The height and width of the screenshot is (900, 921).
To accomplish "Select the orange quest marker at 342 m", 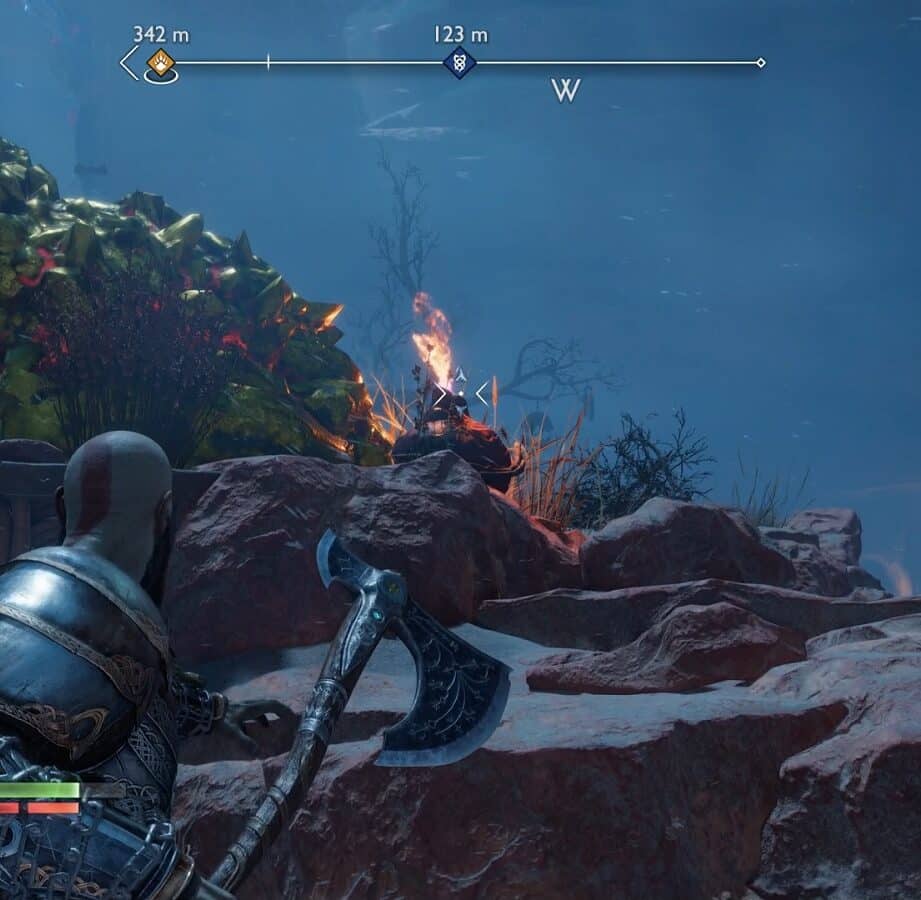I will click(160, 63).
